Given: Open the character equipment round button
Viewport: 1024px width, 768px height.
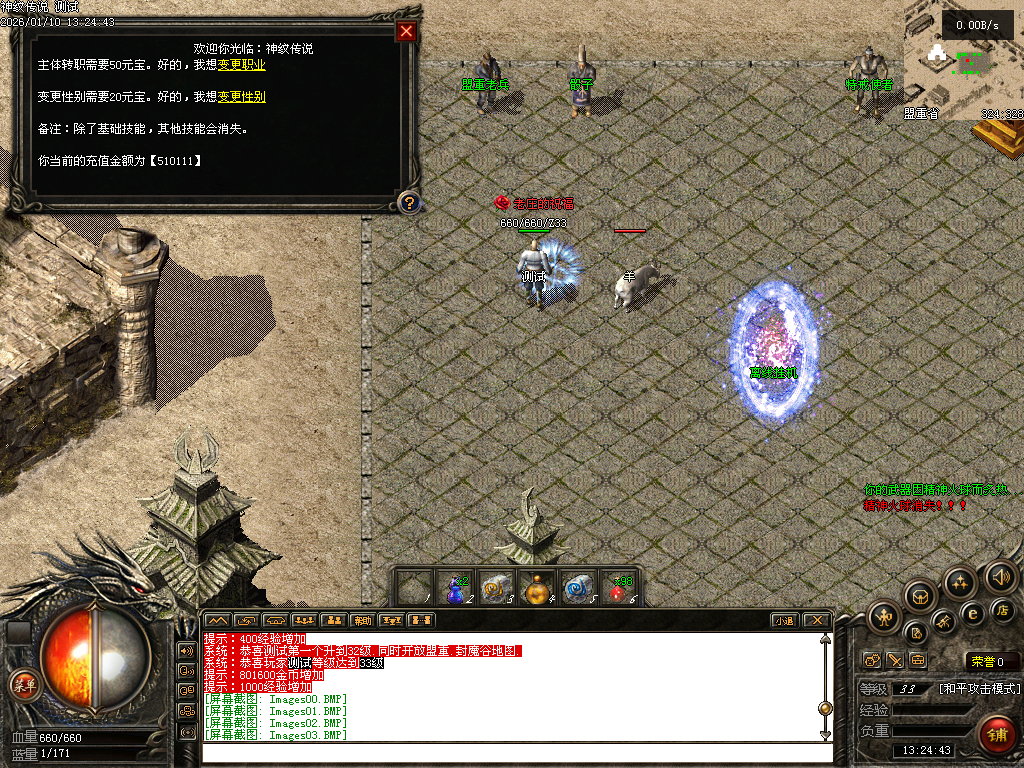Looking at the screenshot, I should pos(885,615).
